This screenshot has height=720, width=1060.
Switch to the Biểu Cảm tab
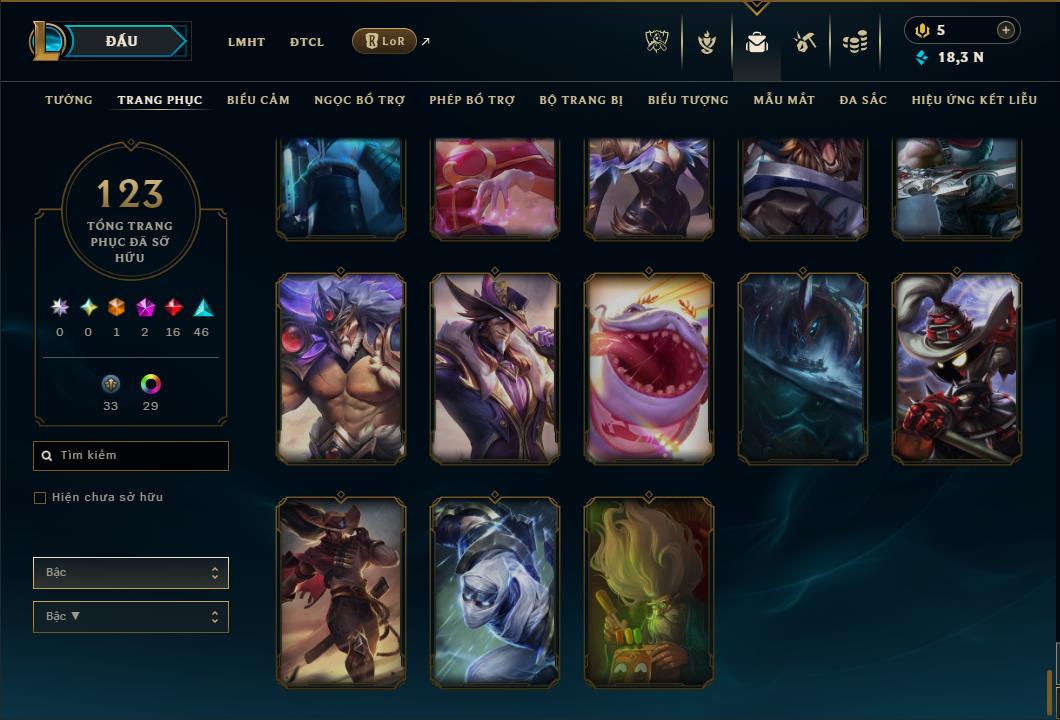pos(258,100)
